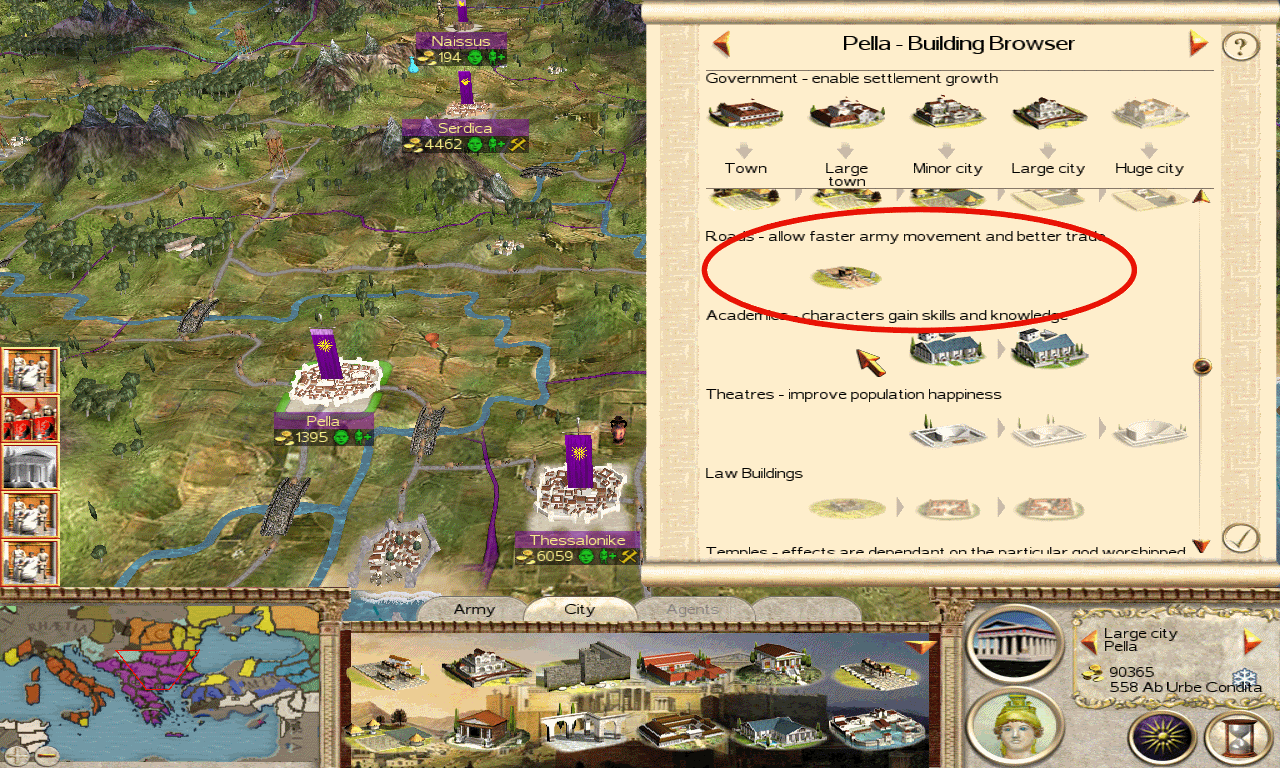Viewport: 1280px width, 768px height.
Task: Choose the Minor city government building
Action: point(947,115)
